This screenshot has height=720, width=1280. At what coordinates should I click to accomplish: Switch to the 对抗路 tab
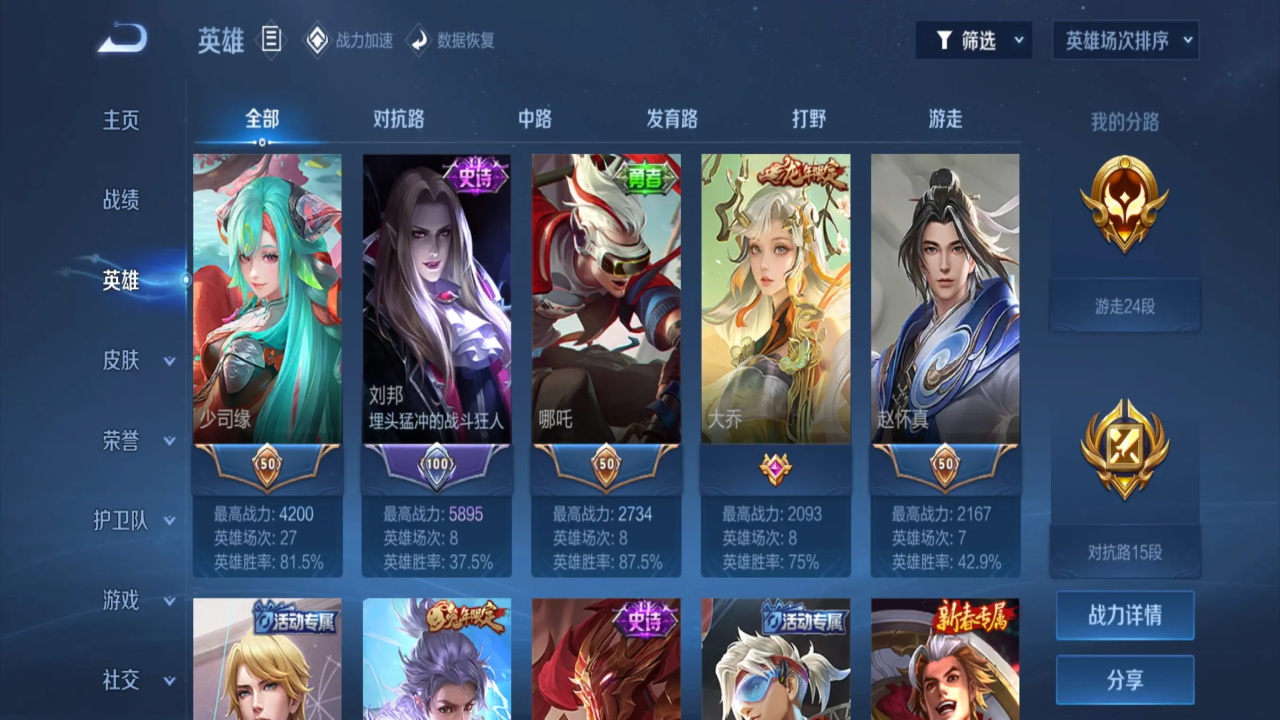(398, 119)
